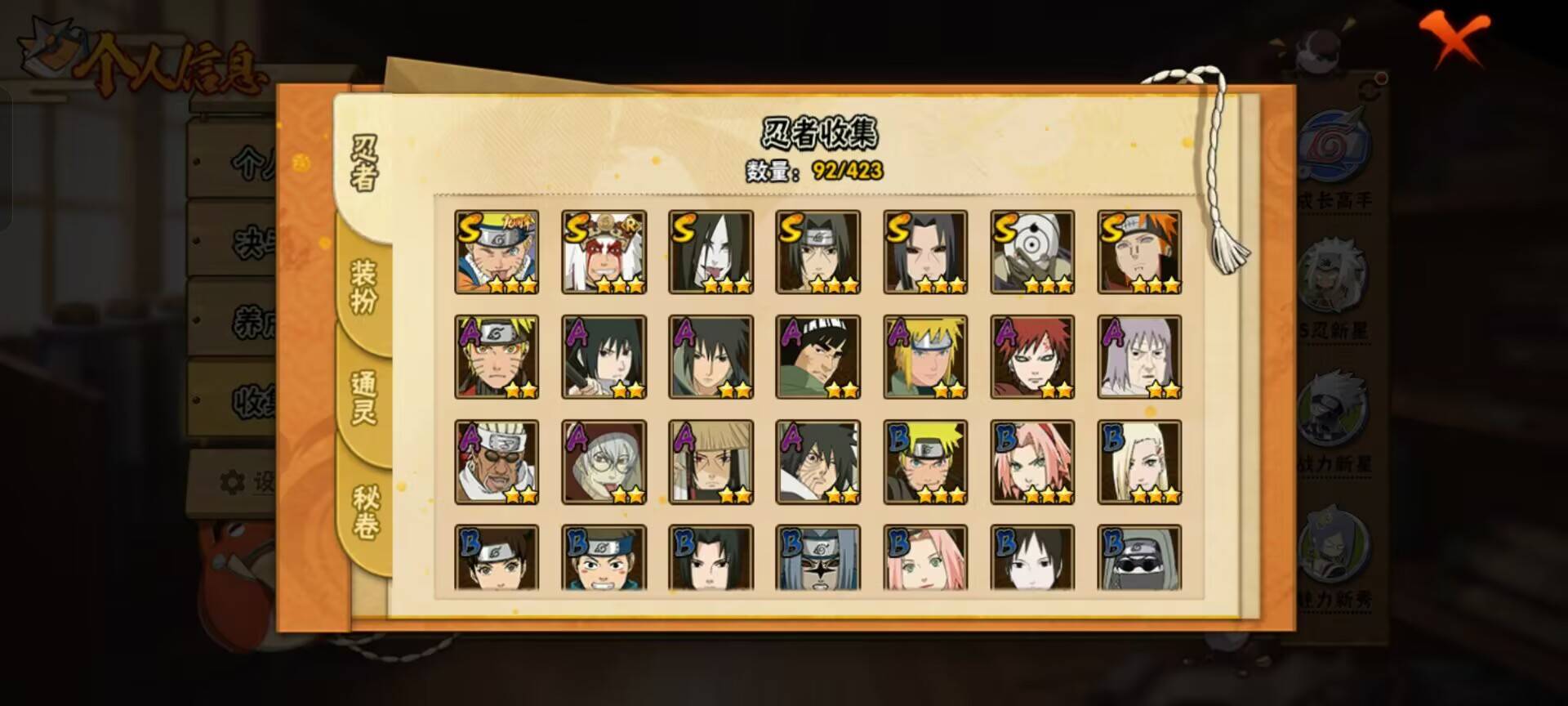The height and width of the screenshot is (706, 1568).
Task: Select B-rank Tenten with hair buns
Action: point(497,558)
